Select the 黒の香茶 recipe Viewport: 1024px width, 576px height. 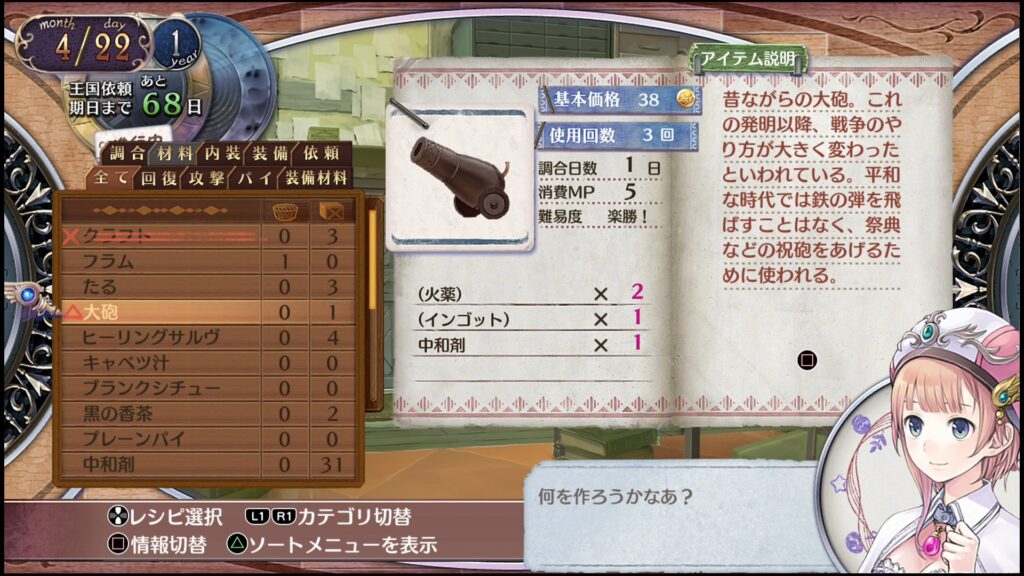(160, 413)
